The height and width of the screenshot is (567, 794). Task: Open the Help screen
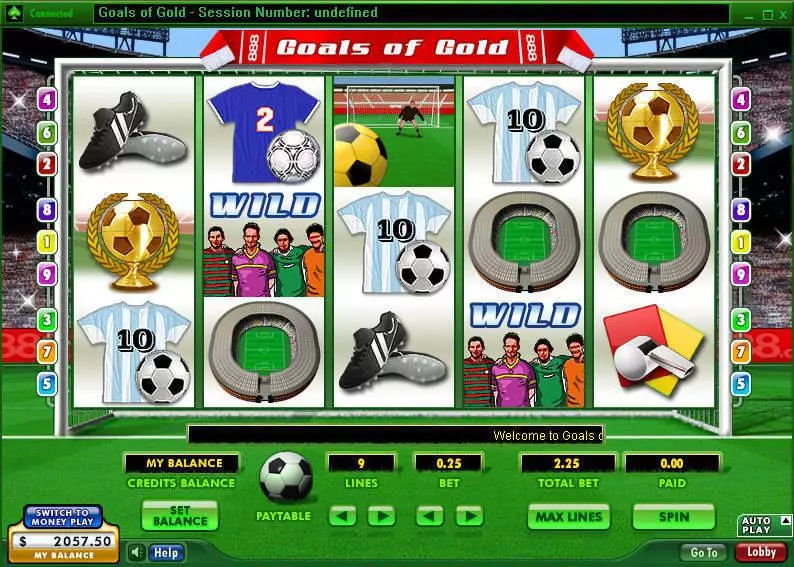click(166, 552)
